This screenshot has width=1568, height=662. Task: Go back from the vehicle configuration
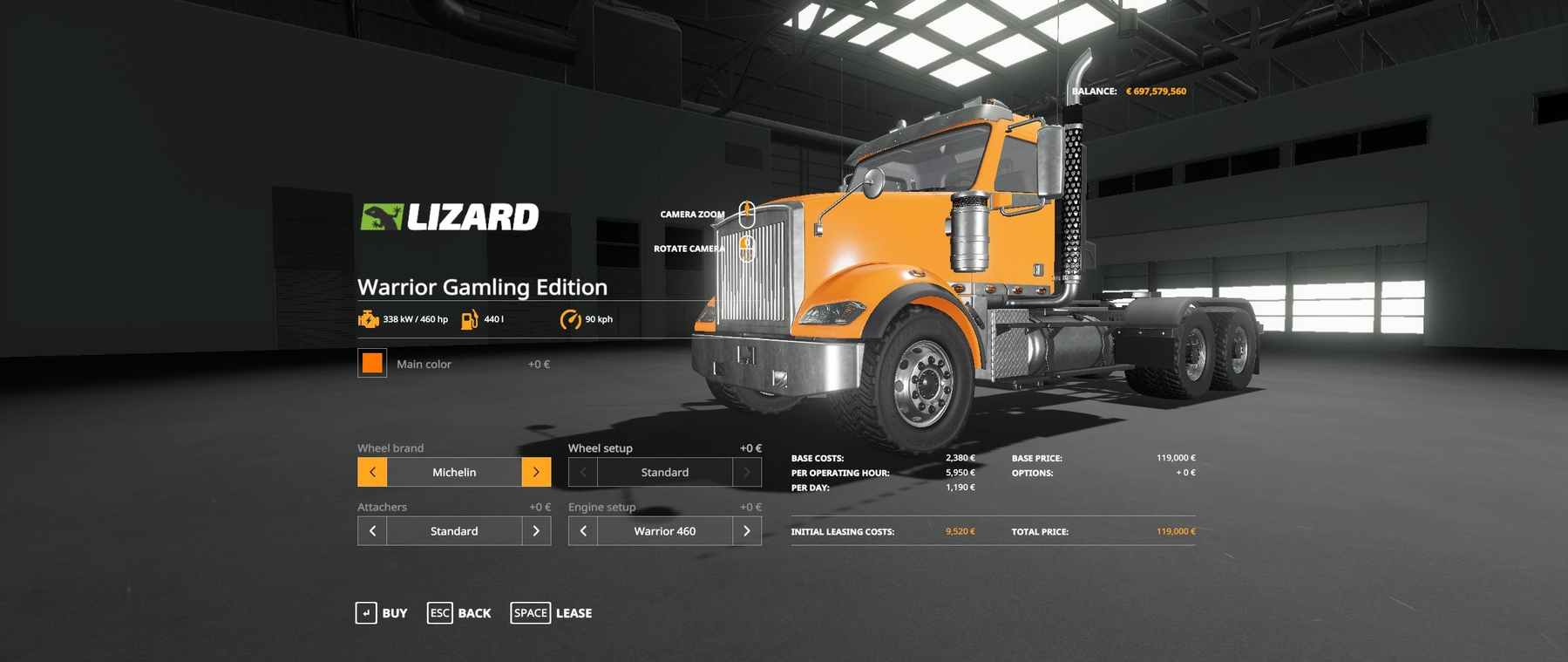[x=459, y=613]
